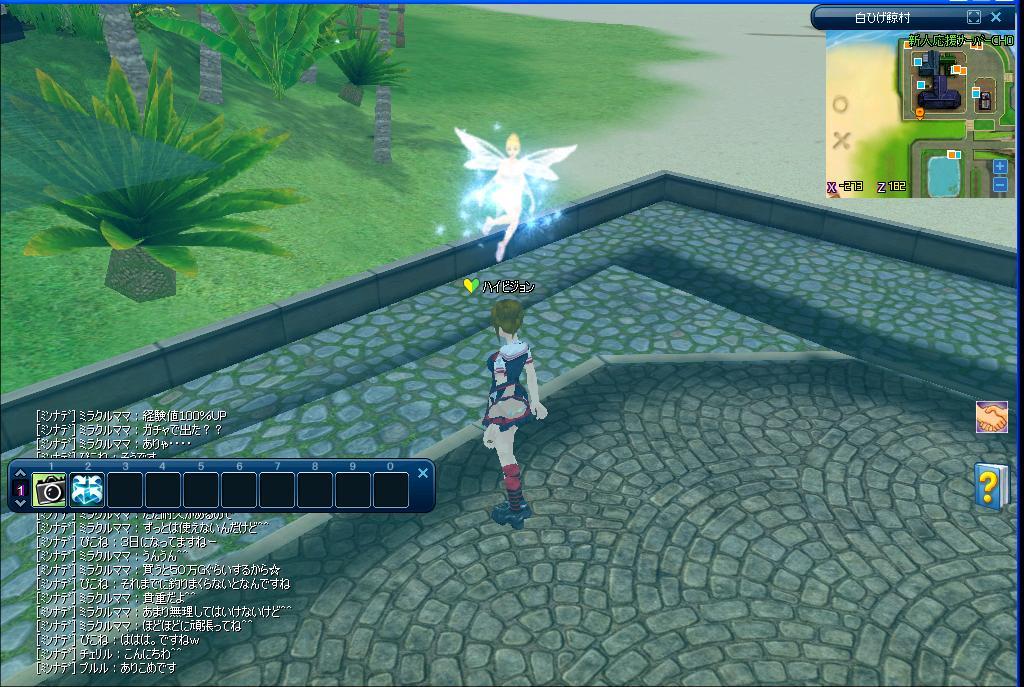Activate the blue arrows skill in slot 2
The height and width of the screenshot is (687, 1024).
pos(87,490)
